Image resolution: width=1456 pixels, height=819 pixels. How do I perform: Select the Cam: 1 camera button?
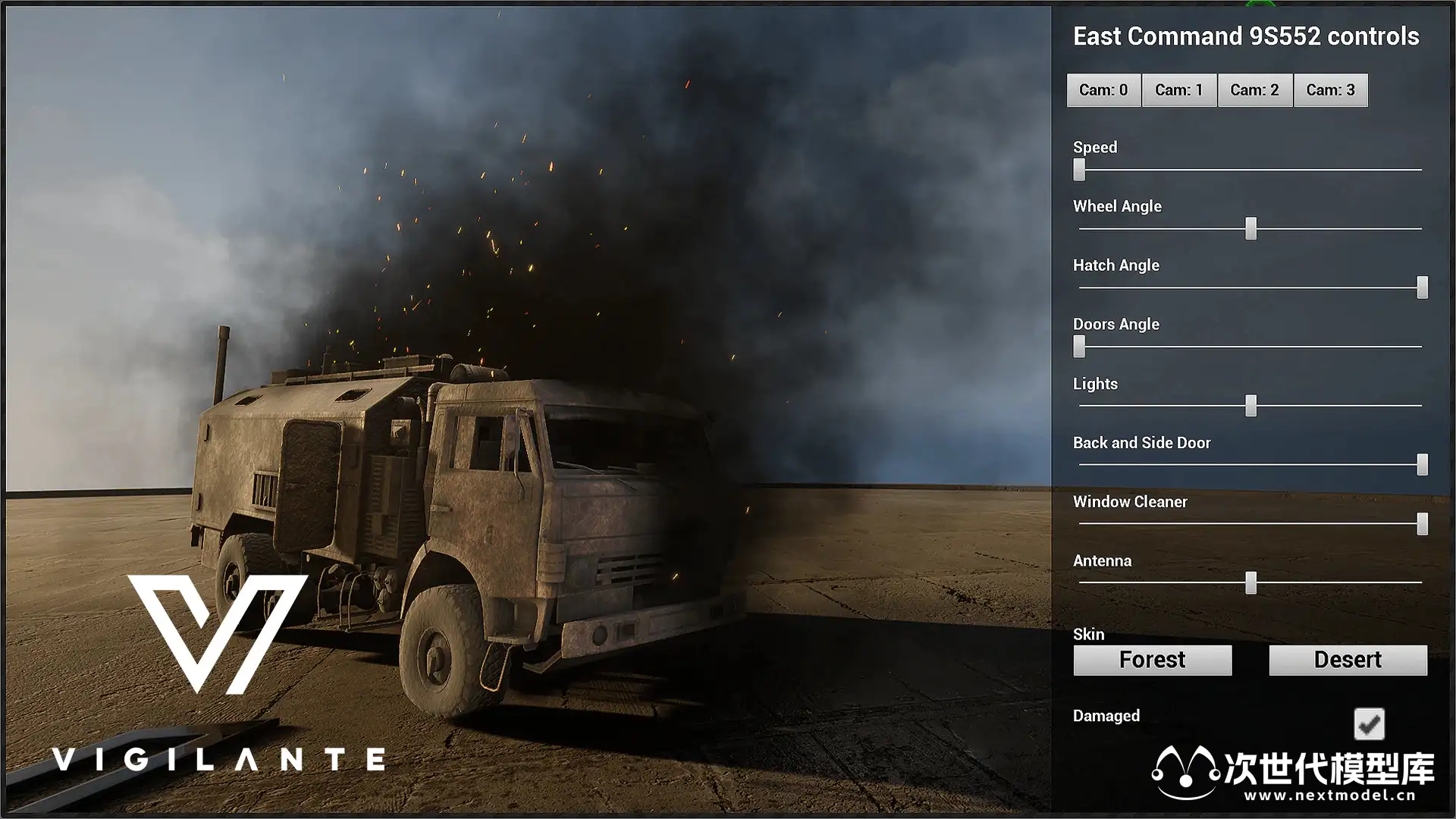click(1179, 90)
